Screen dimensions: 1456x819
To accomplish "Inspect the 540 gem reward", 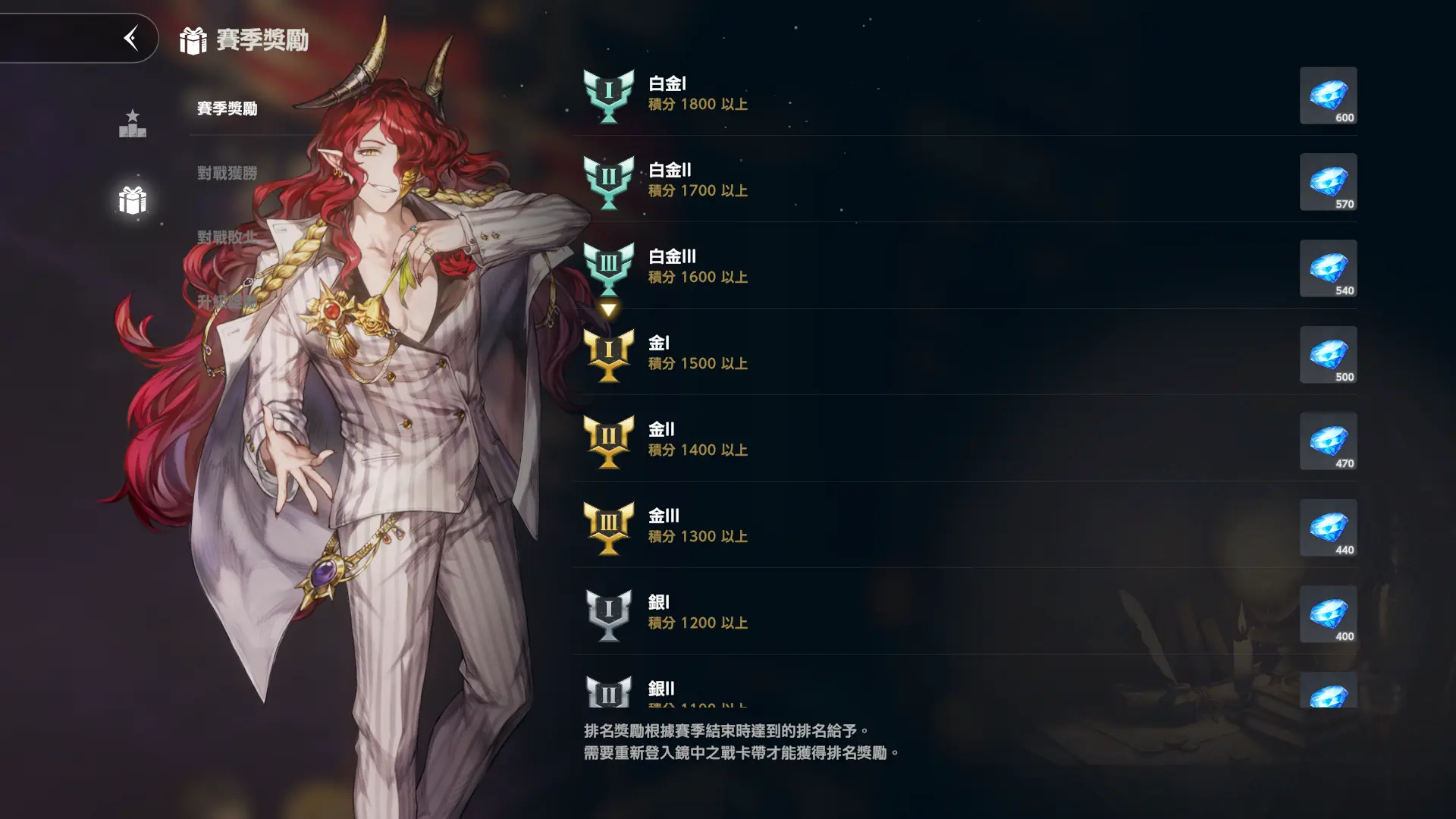I will (1328, 268).
